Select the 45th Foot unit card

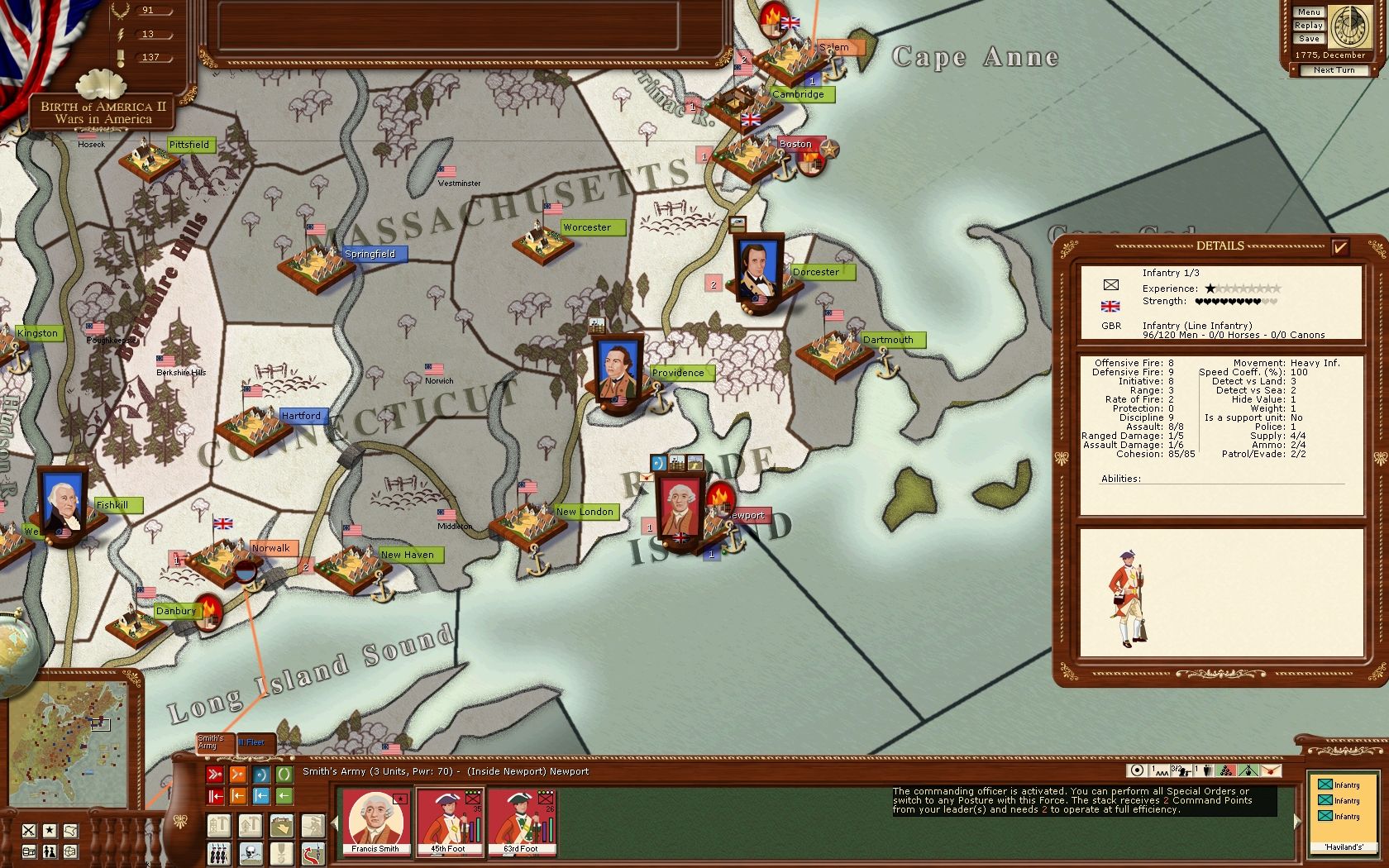[x=448, y=821]
